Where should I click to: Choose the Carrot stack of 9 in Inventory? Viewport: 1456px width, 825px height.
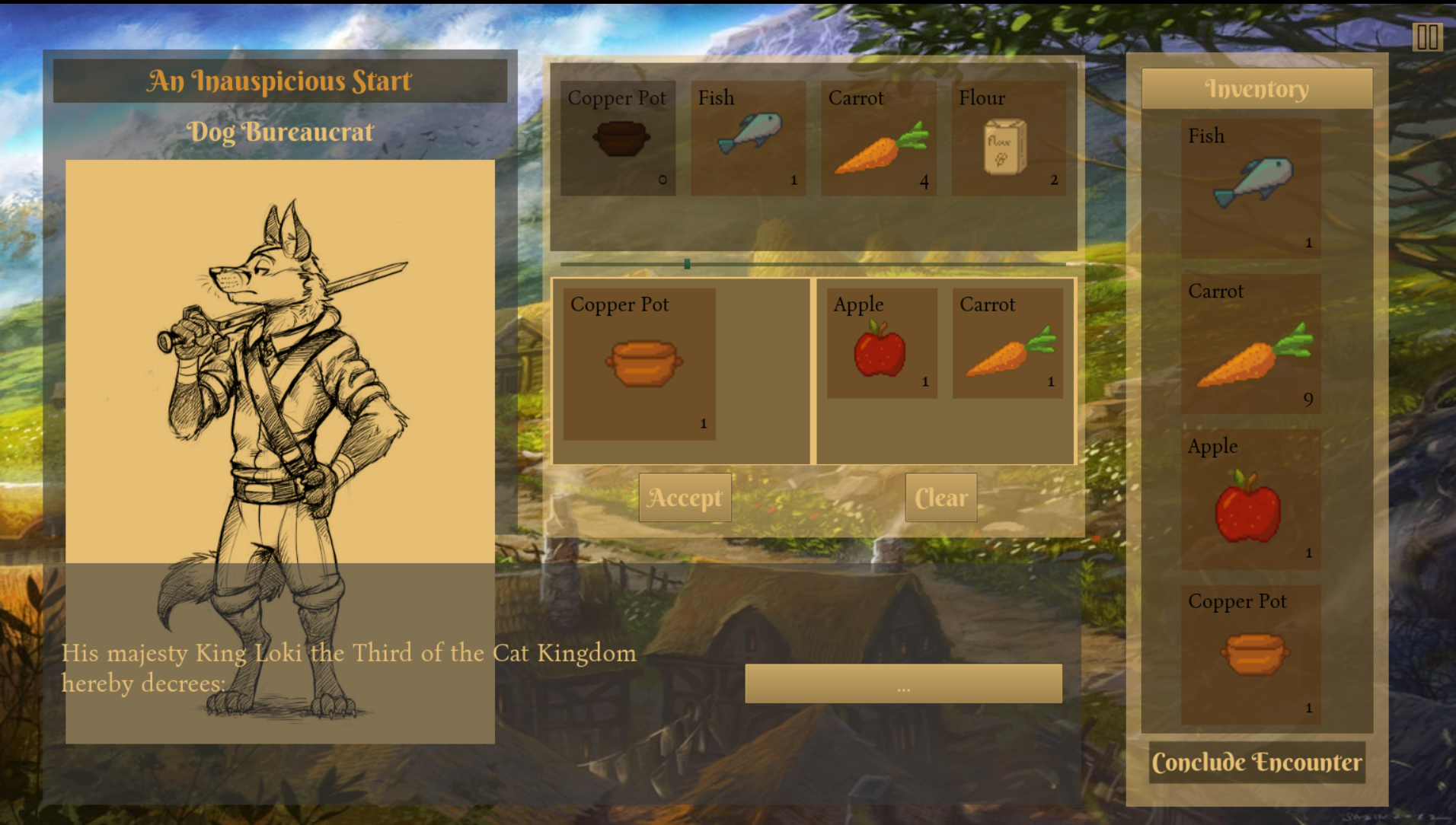1251,344
